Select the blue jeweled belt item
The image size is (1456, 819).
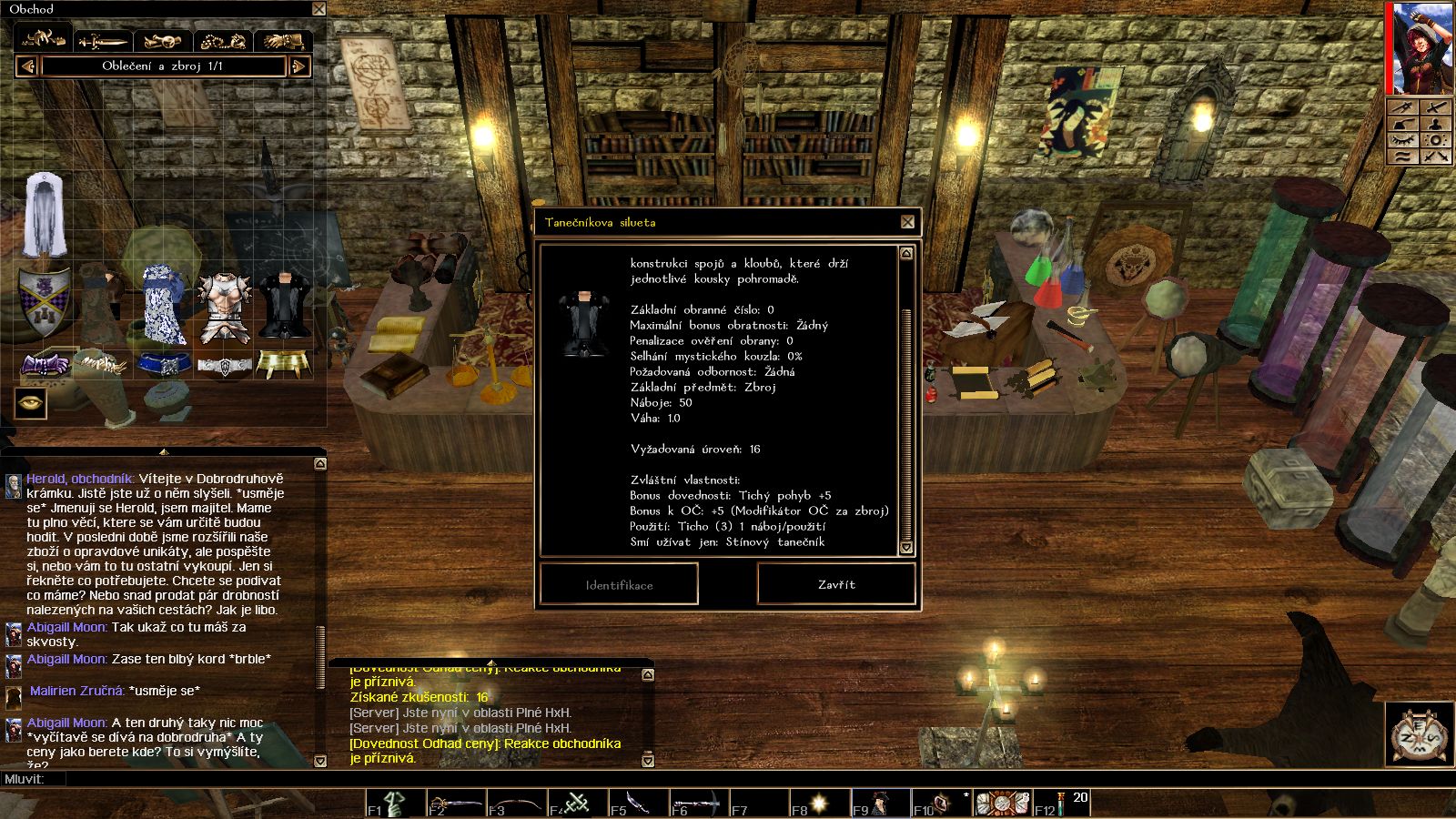click(x=165, y=365)
